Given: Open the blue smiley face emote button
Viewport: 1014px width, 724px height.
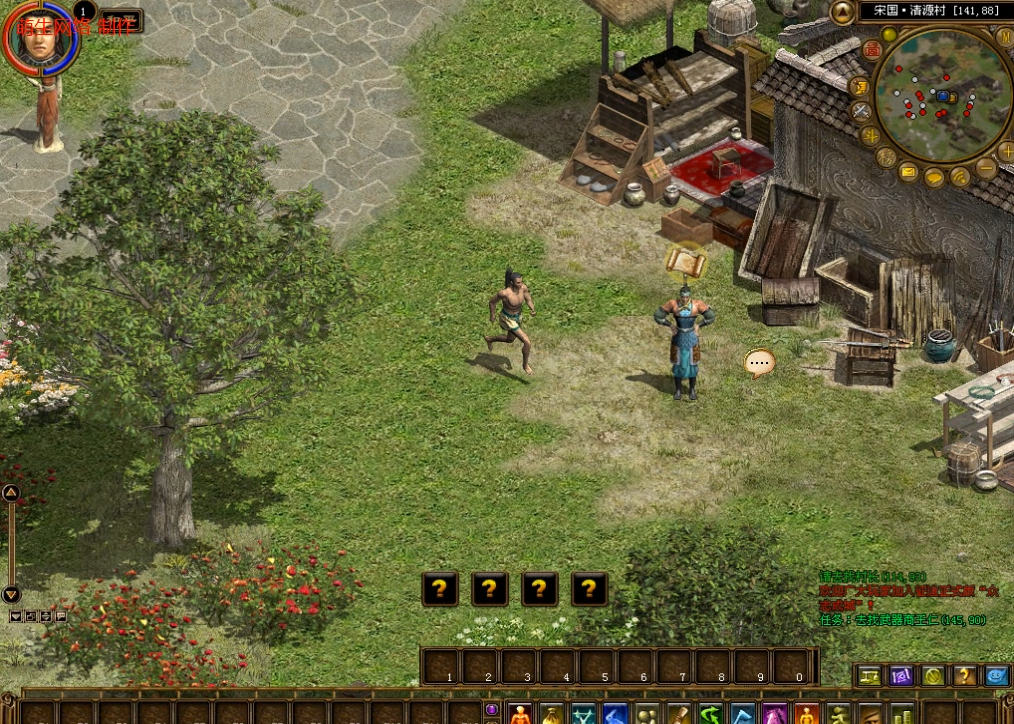Looking at the screenshot, I should tap(996, 676).
